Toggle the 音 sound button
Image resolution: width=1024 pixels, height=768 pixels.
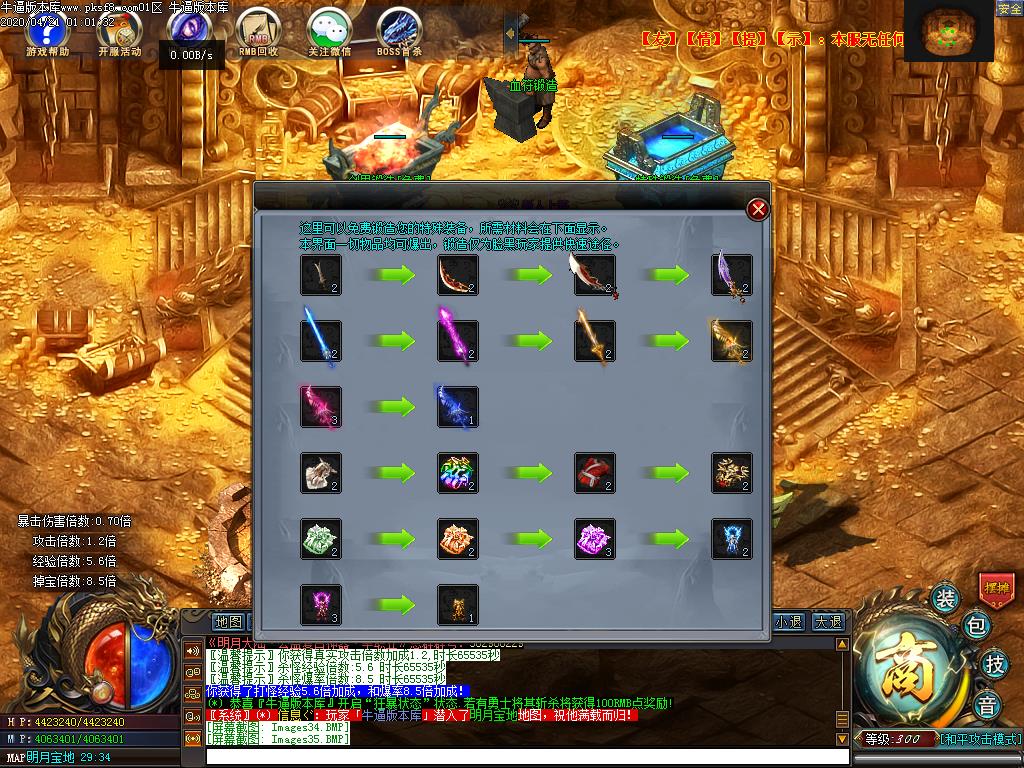tap(987, 702)
